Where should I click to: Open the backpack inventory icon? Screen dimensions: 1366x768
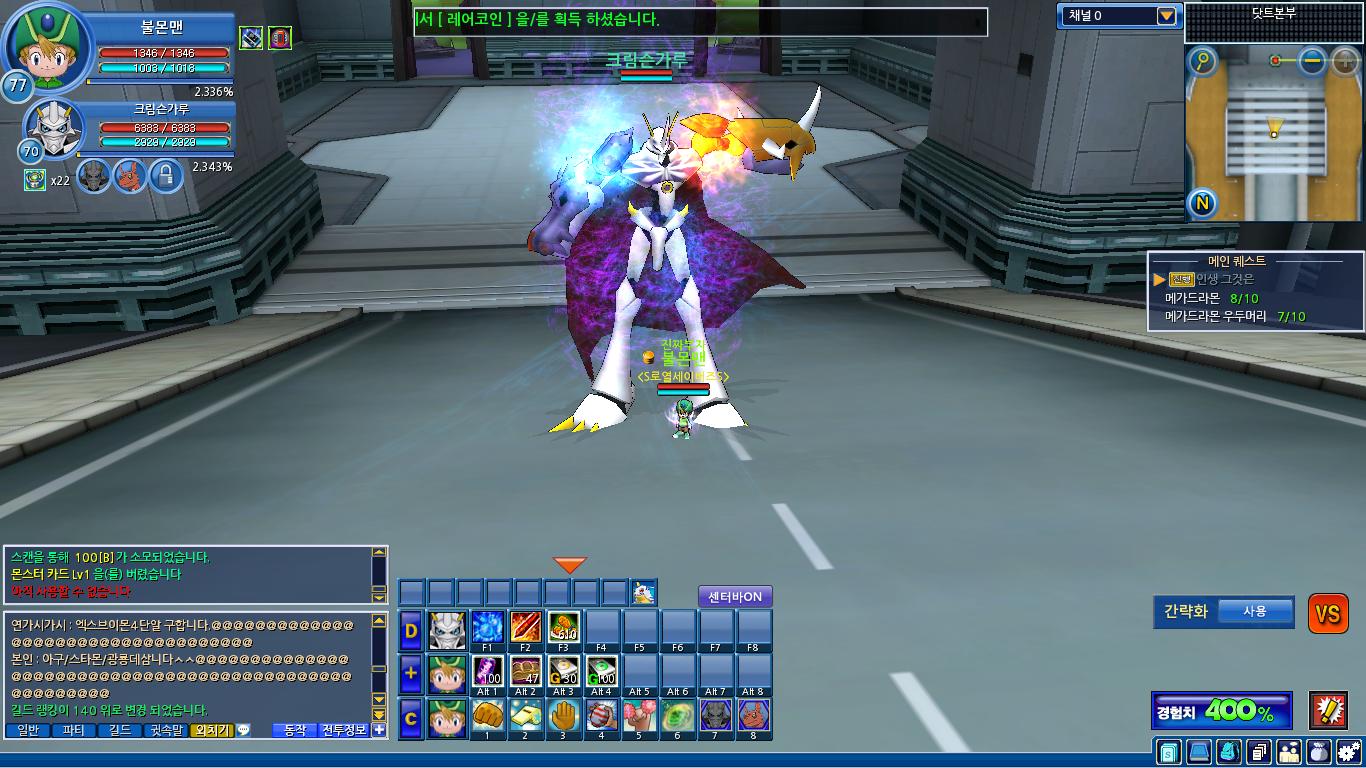[1230, 751]
